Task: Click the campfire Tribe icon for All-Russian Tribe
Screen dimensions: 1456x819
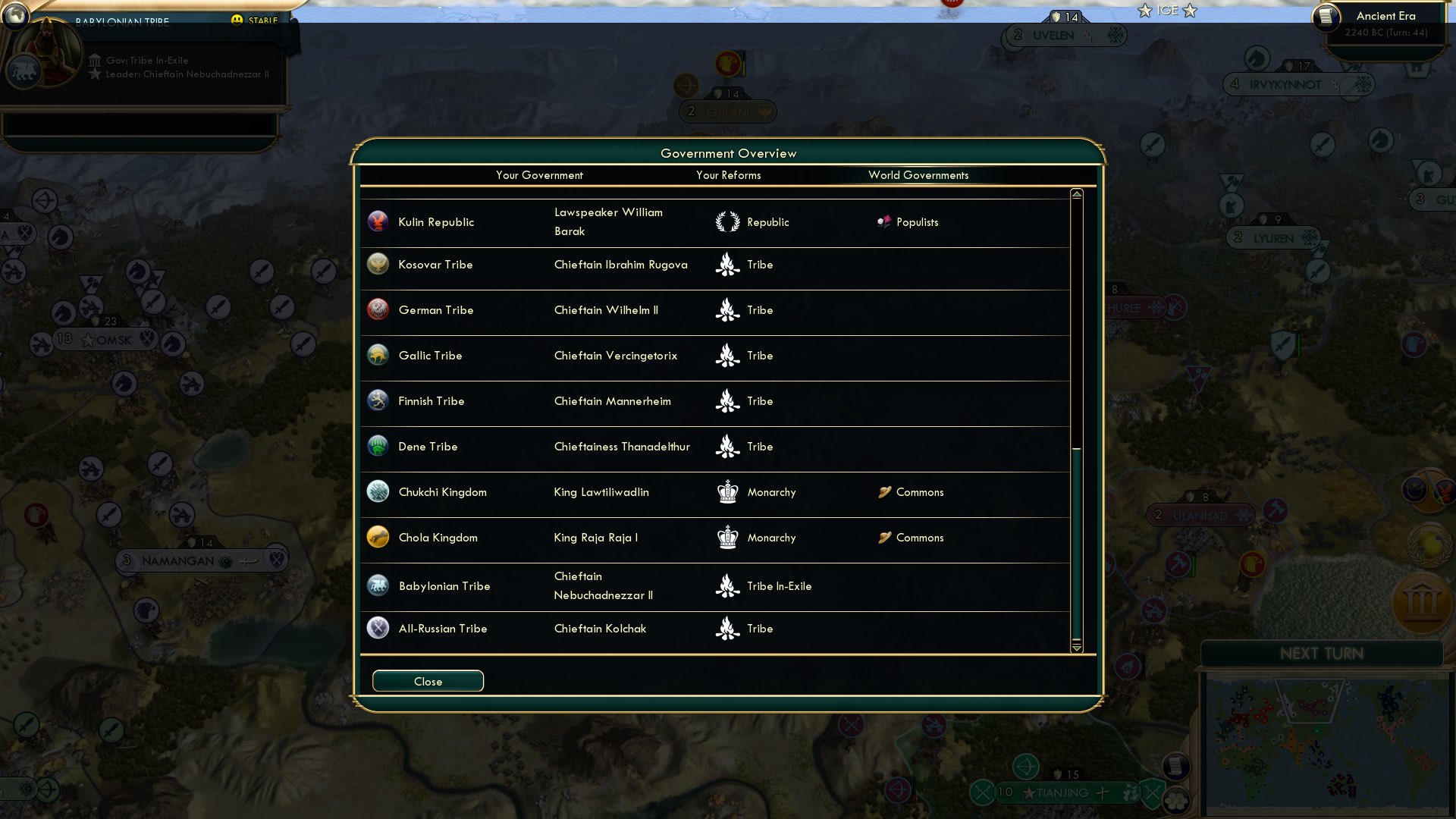Action: (727, 628)
